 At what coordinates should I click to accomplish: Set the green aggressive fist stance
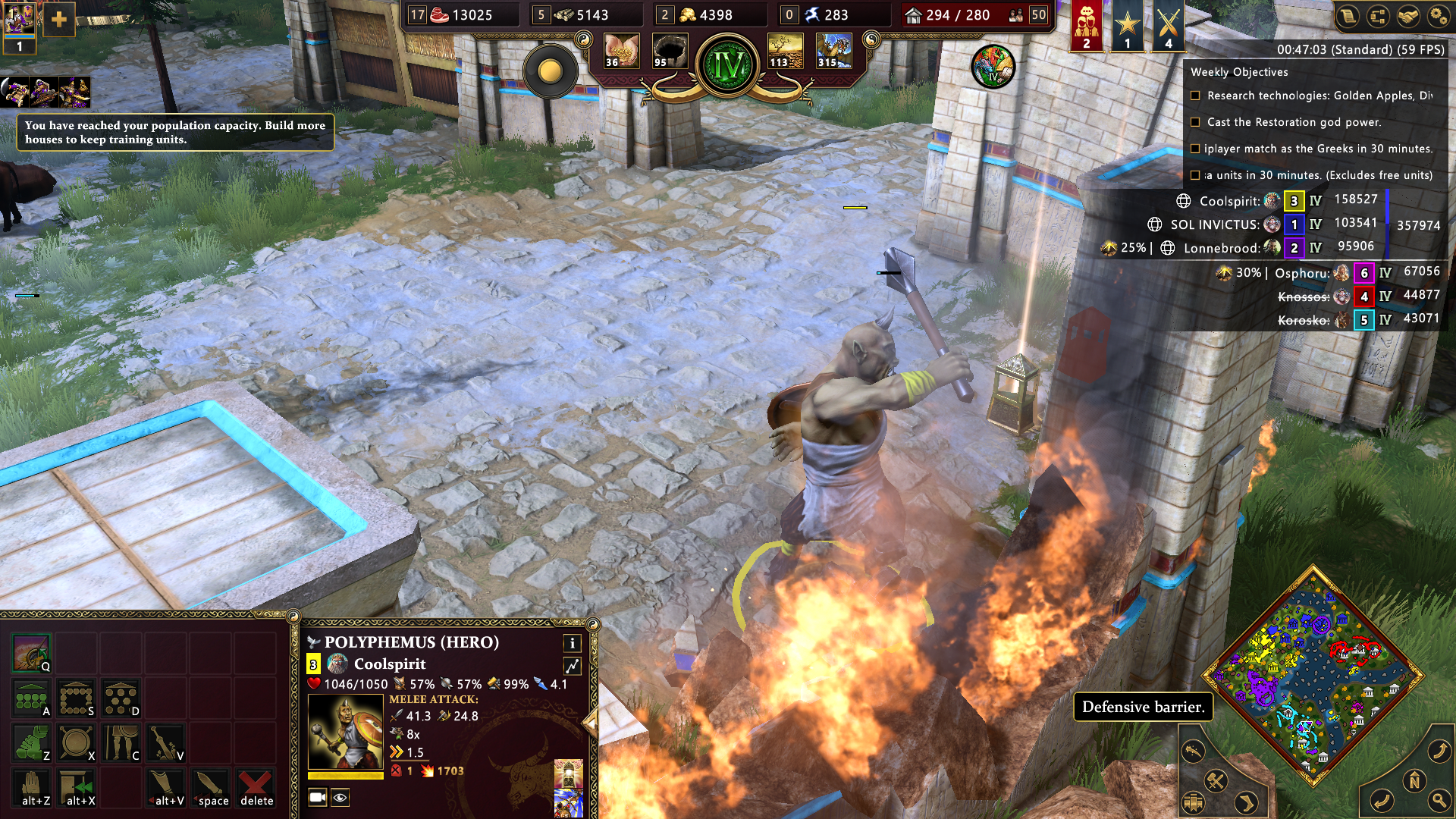tap(31, 742)
